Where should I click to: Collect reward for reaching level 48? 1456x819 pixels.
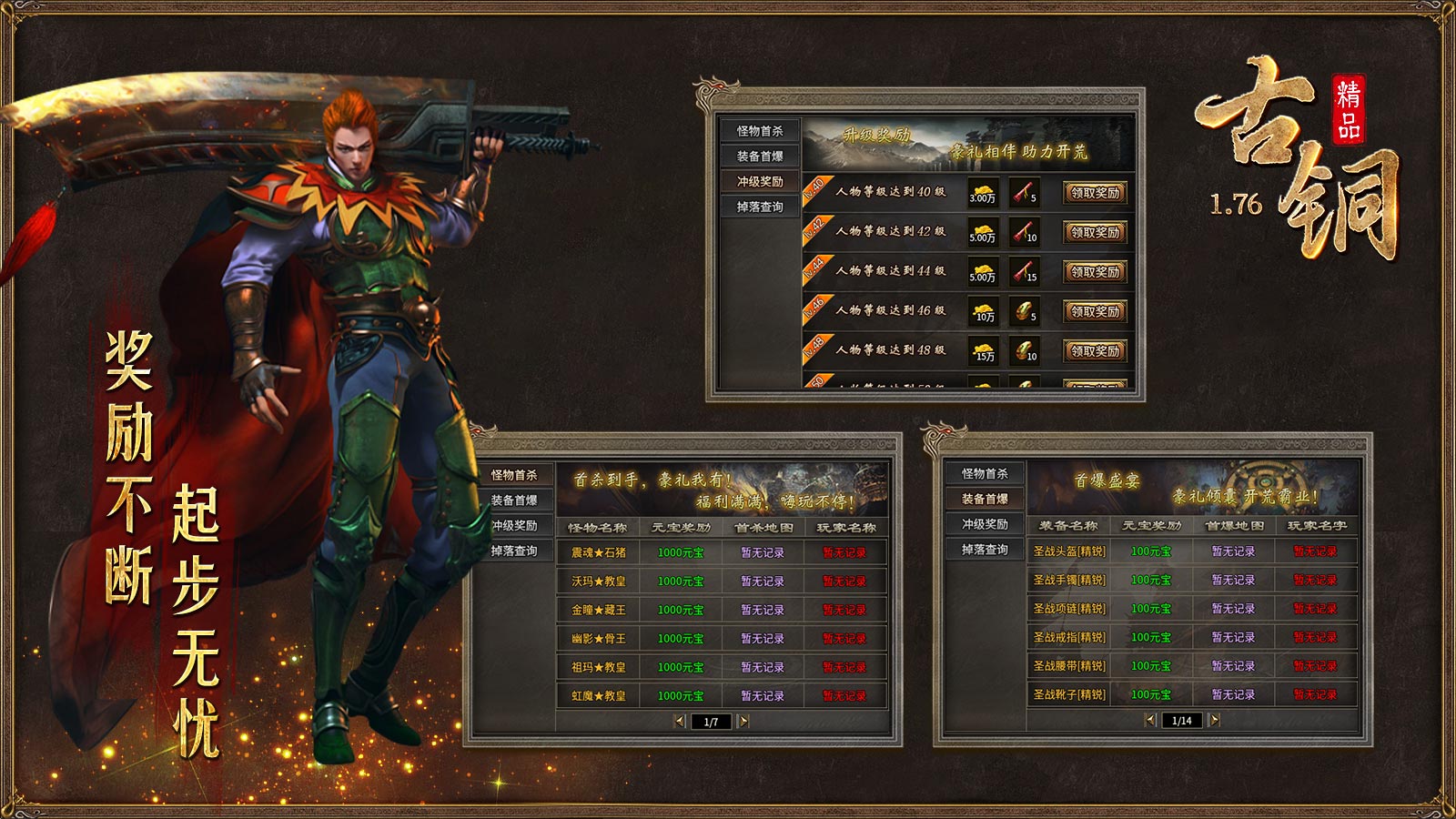pyautogui.click(x=1095, y=351)
